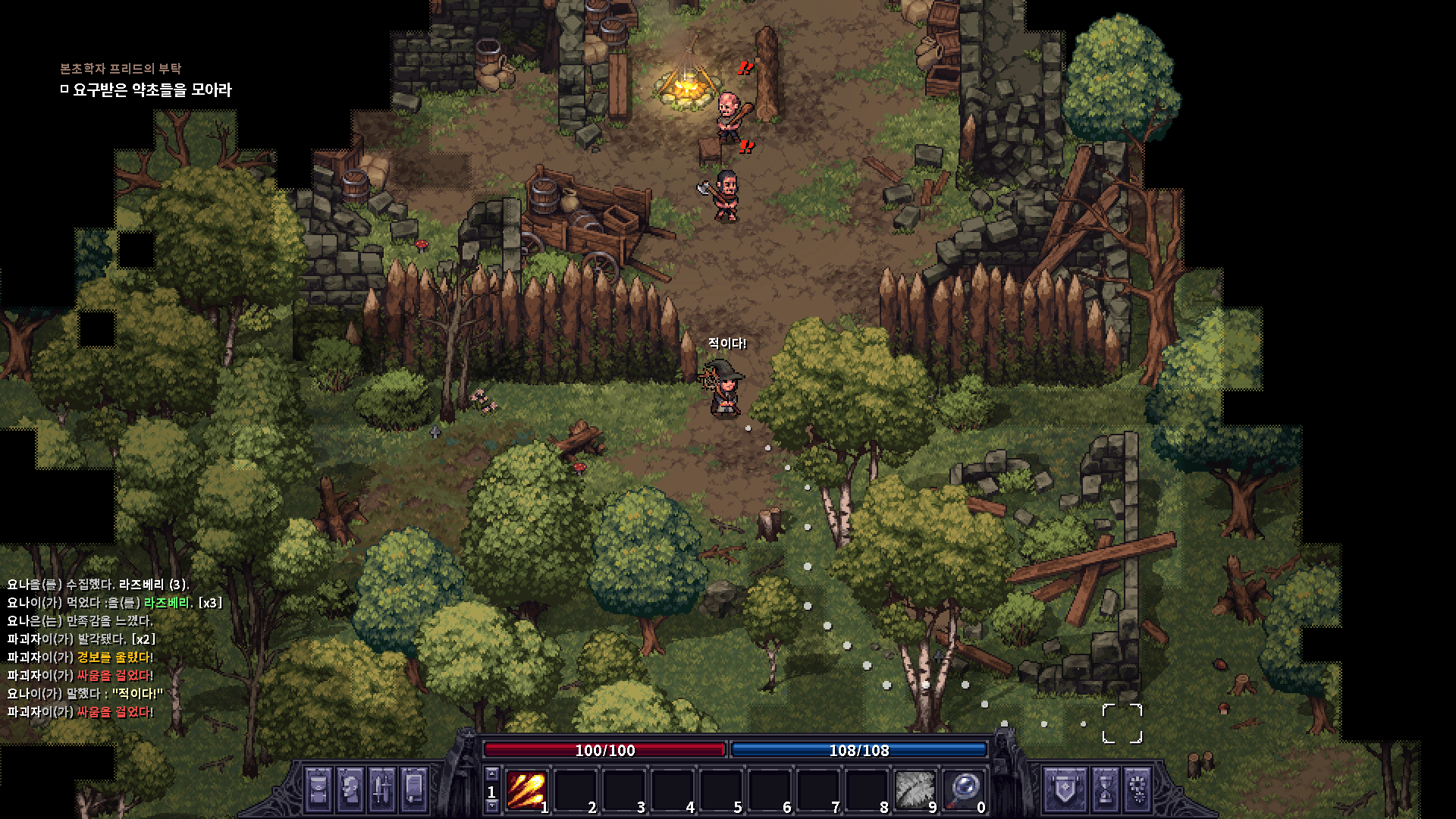Switch hotbar page up with the arrow

pos(492,774)
